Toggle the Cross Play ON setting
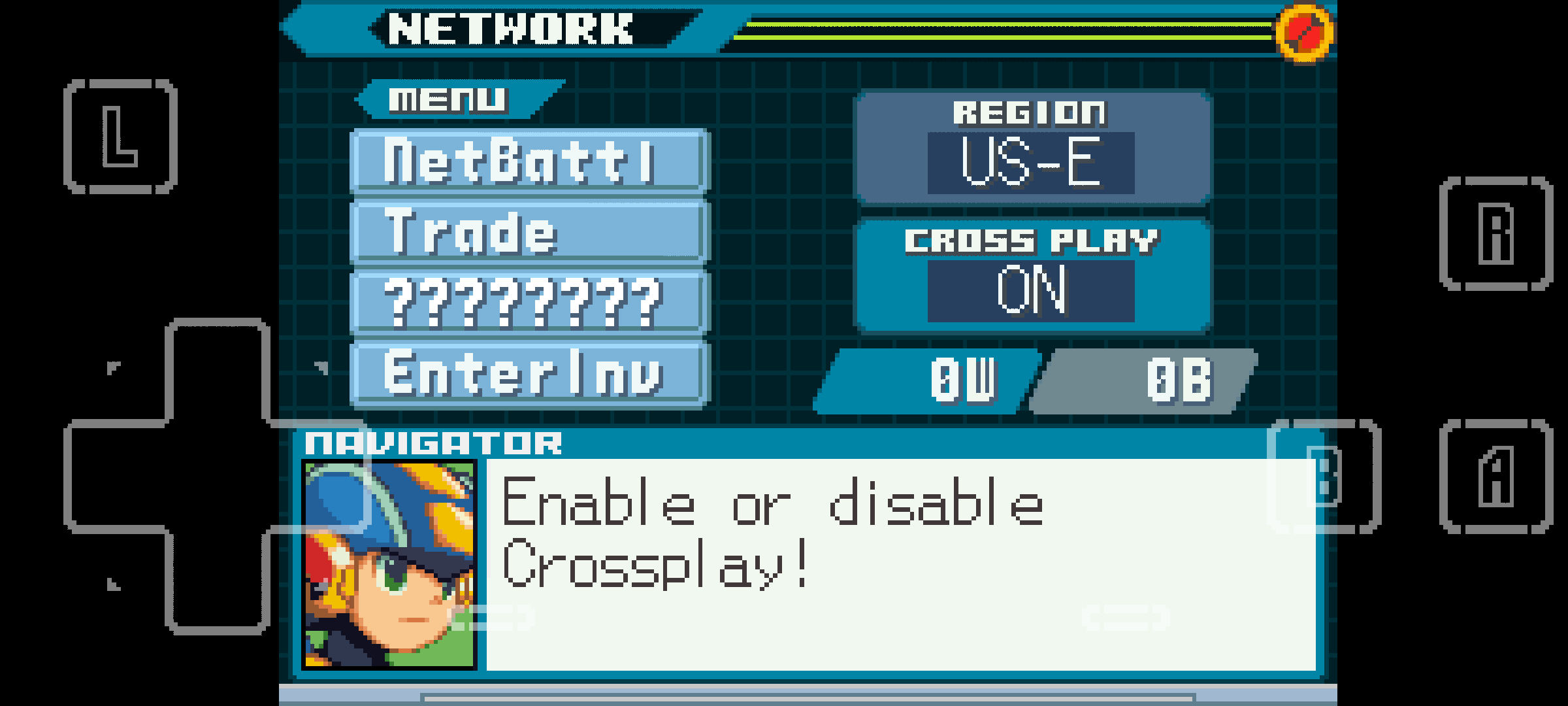Viewport: 1568px width, 706px height. pos(1031,290)
